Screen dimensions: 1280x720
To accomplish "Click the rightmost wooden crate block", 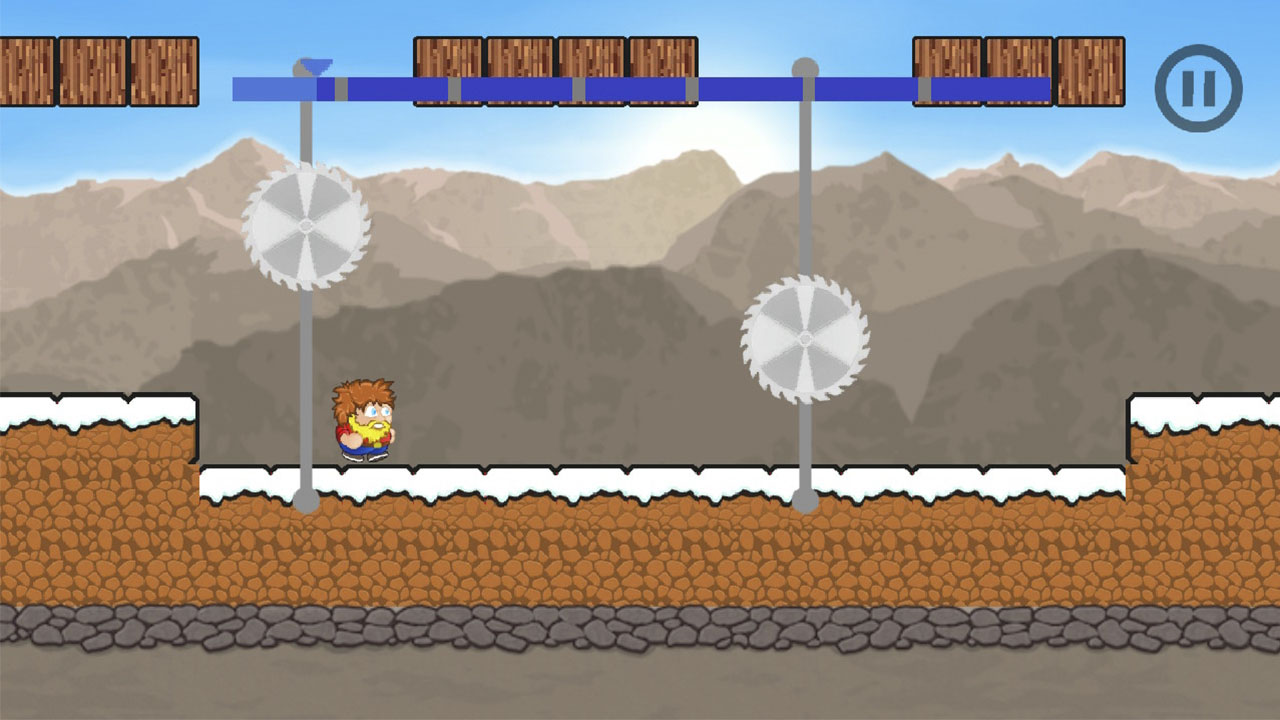I will [1089, 73].
